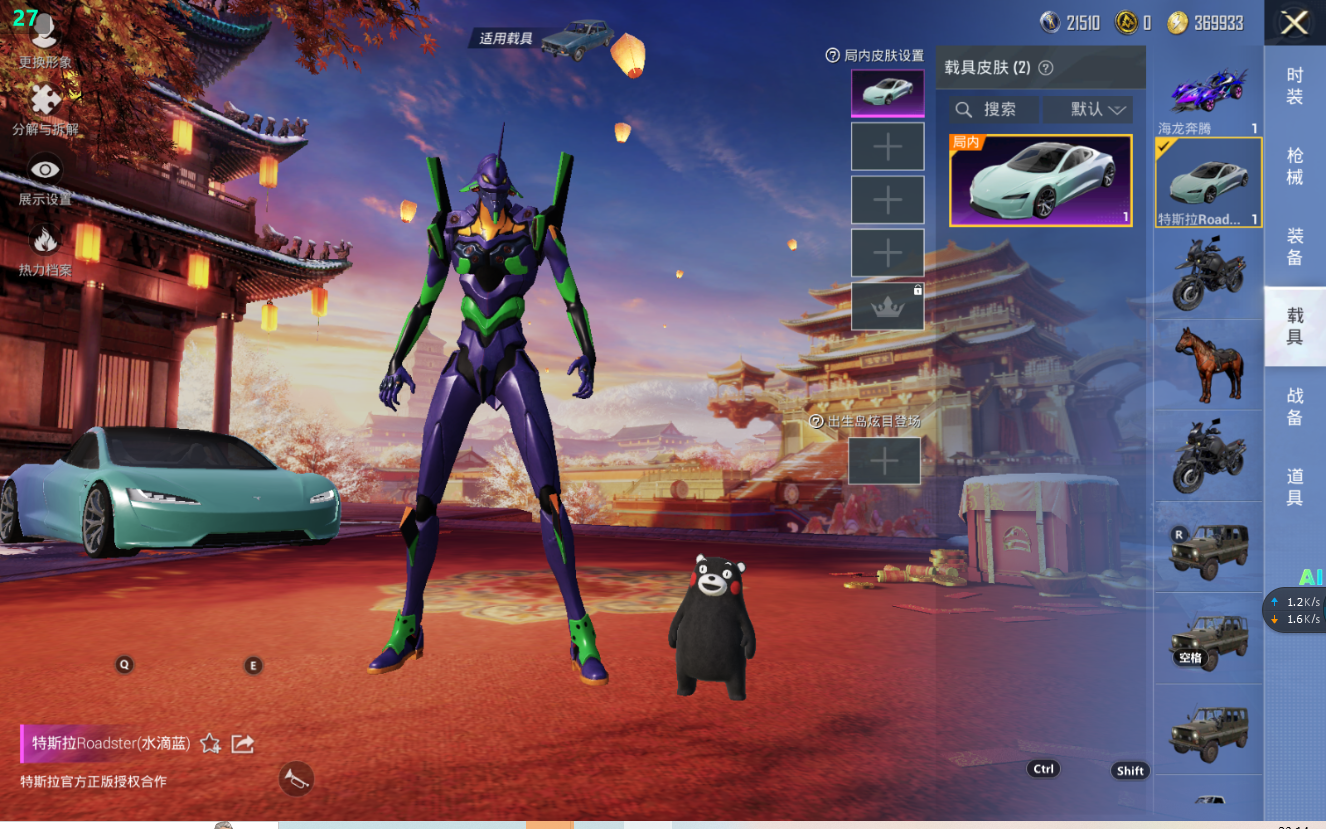Open the 道具 items tab
The width and height of the screenshot is (1326, 829).
(x=1294, y=486)
